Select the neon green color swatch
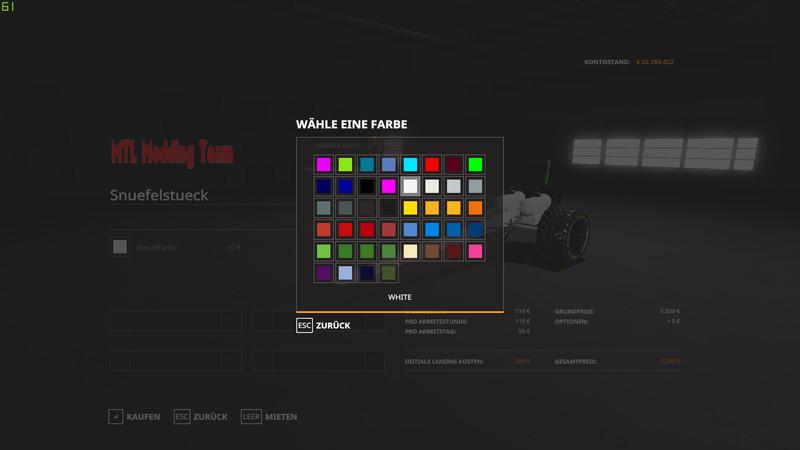This screenshot has height=450, width=800. tap(475, 164)
